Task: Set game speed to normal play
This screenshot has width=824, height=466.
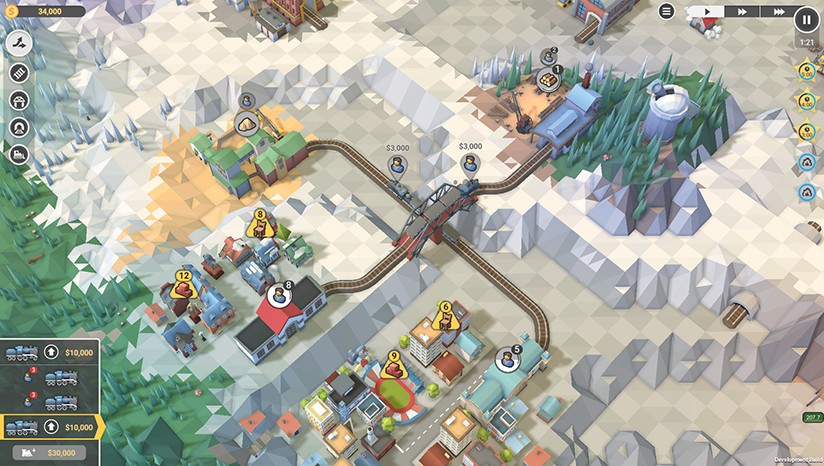Action: 707,11
